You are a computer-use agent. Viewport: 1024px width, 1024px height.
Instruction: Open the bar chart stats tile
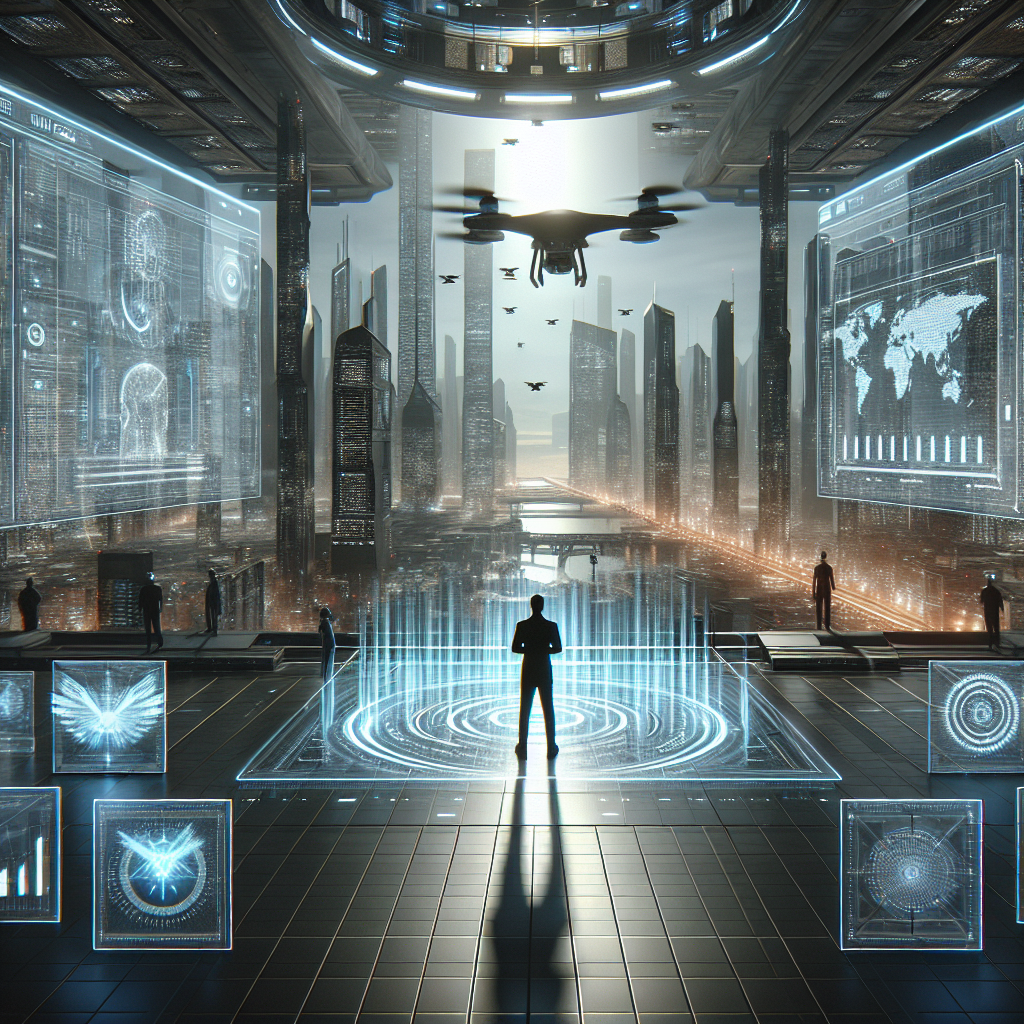tap(28, 853)
